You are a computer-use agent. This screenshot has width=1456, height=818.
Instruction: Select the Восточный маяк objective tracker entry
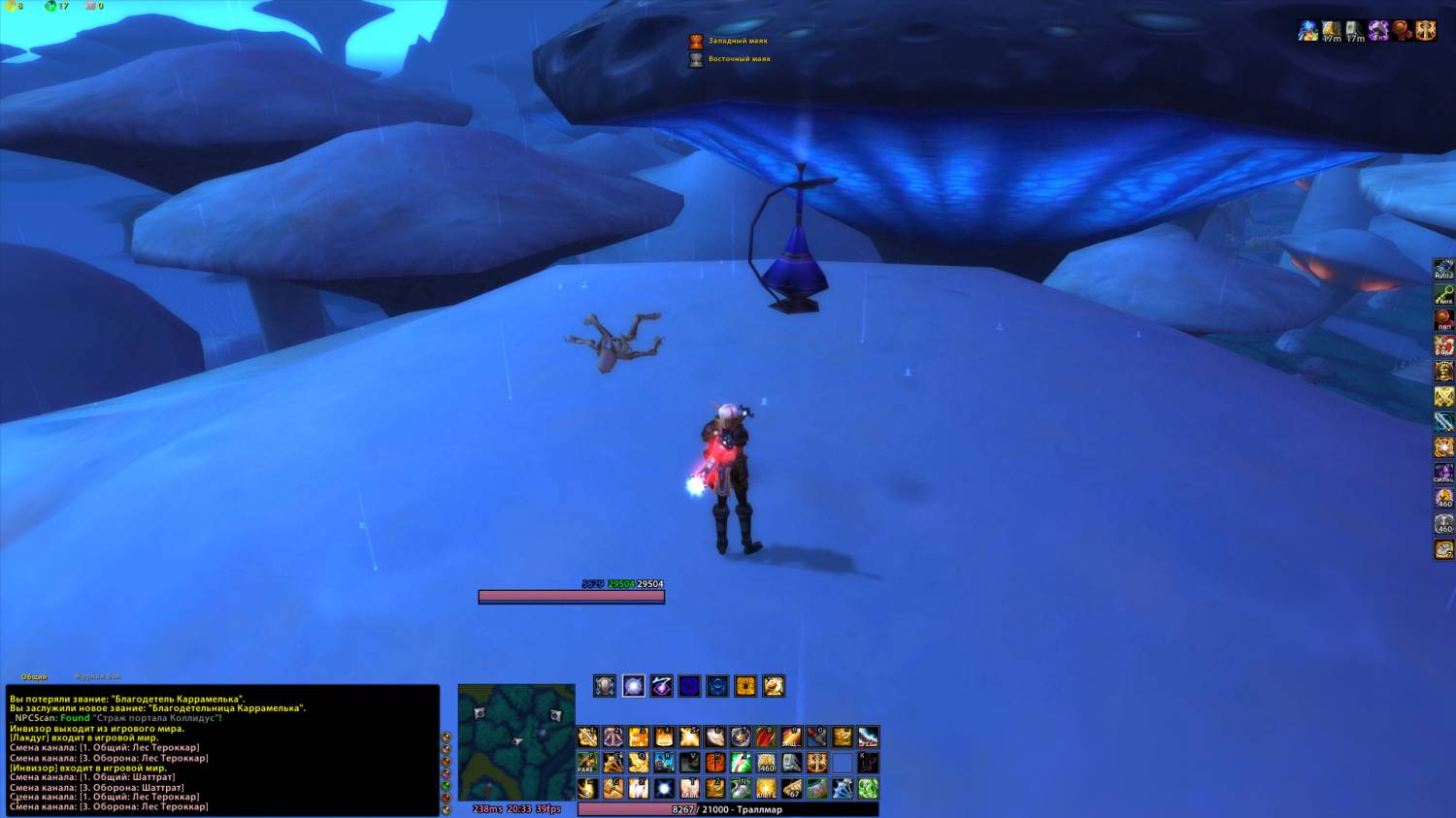point(739,59)
